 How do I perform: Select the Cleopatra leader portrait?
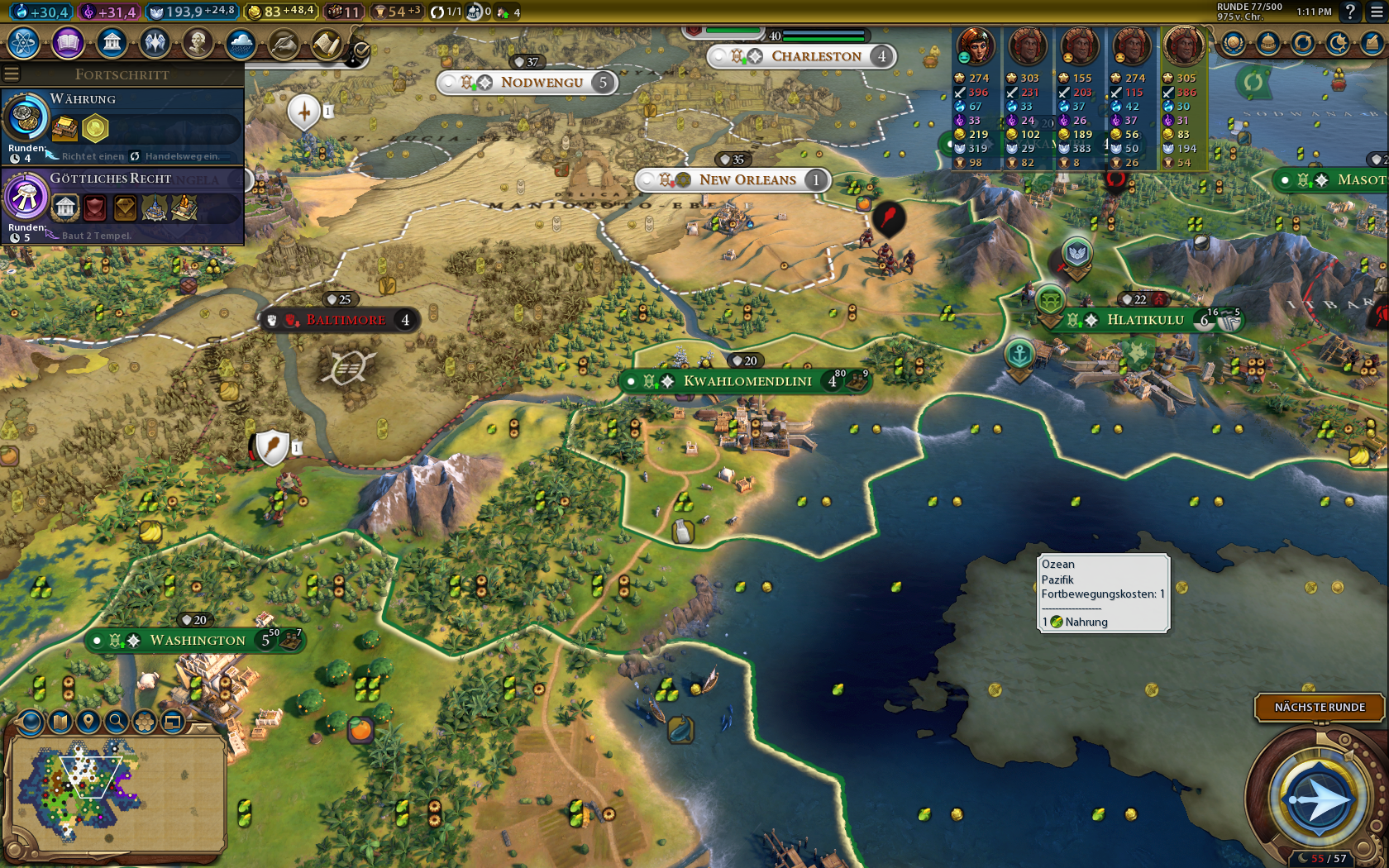pyautogui.click(x=976, y=46)
